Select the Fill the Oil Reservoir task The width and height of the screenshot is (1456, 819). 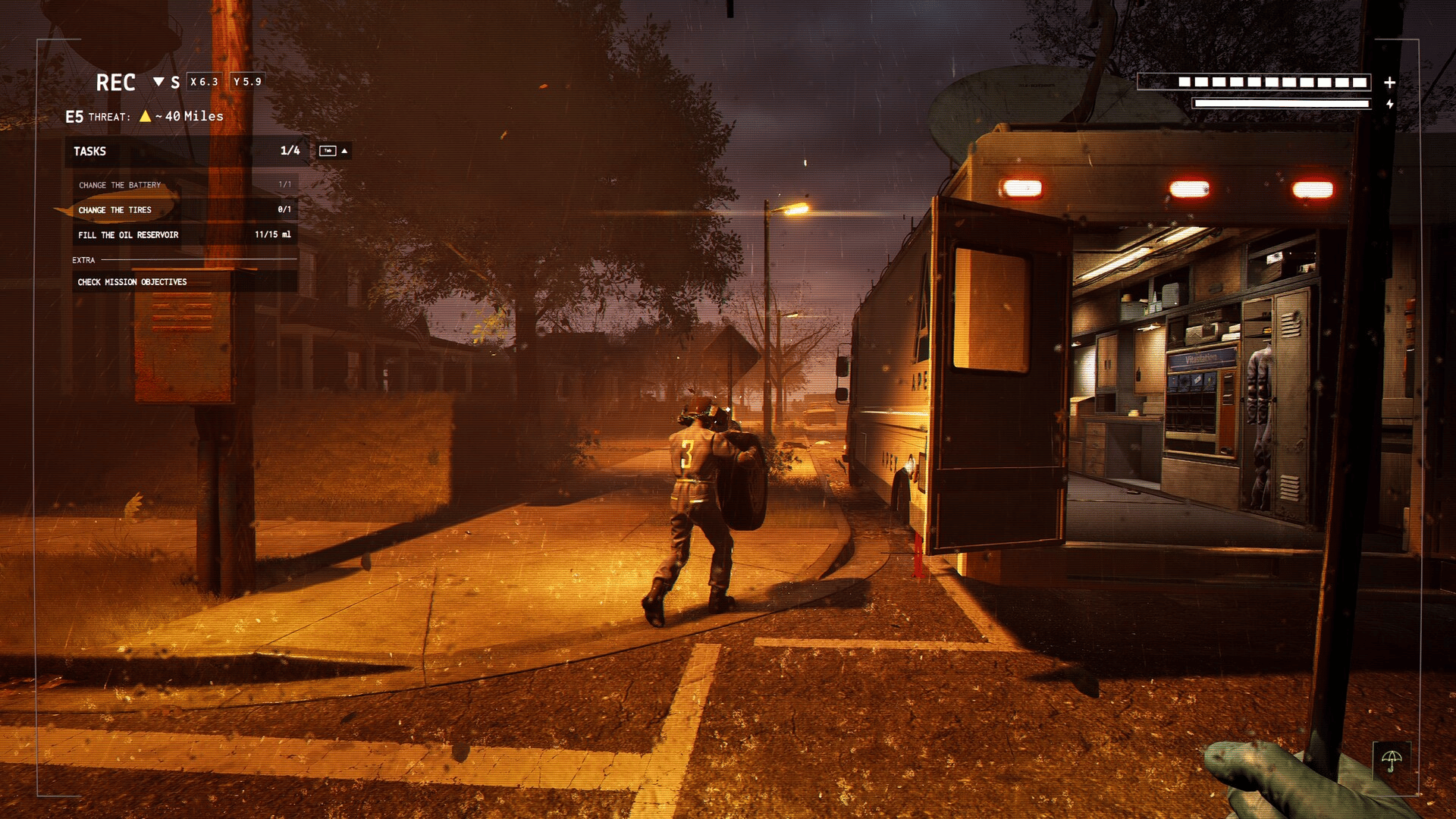point(128,235)
